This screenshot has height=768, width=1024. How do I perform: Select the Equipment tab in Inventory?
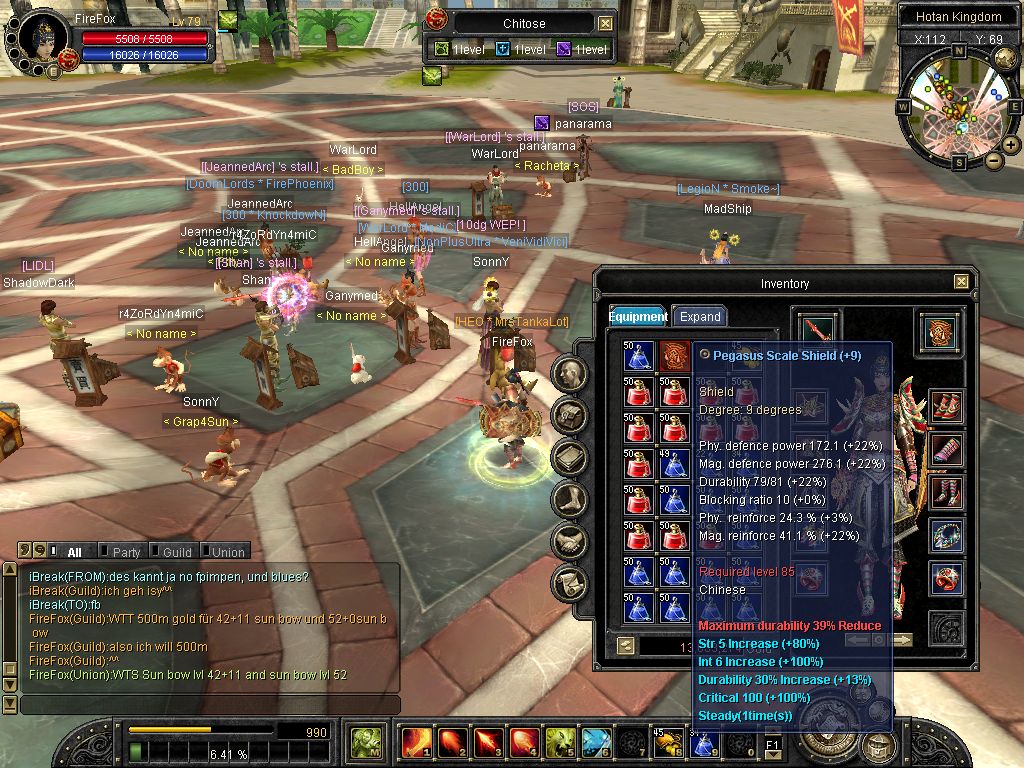click(638, 316)
